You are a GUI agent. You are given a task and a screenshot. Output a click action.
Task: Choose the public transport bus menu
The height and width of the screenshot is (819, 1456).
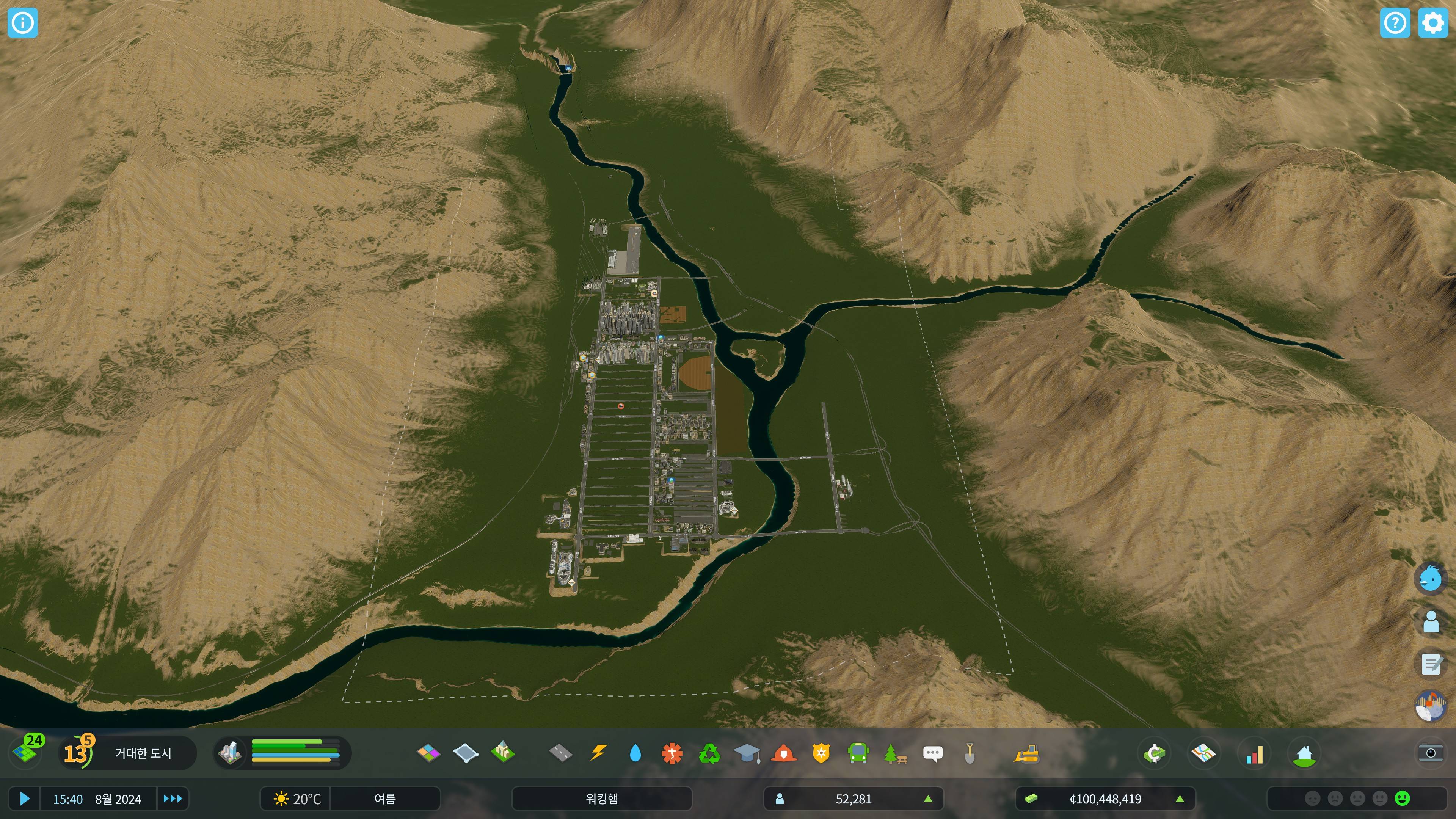click(x=858, y=753)
